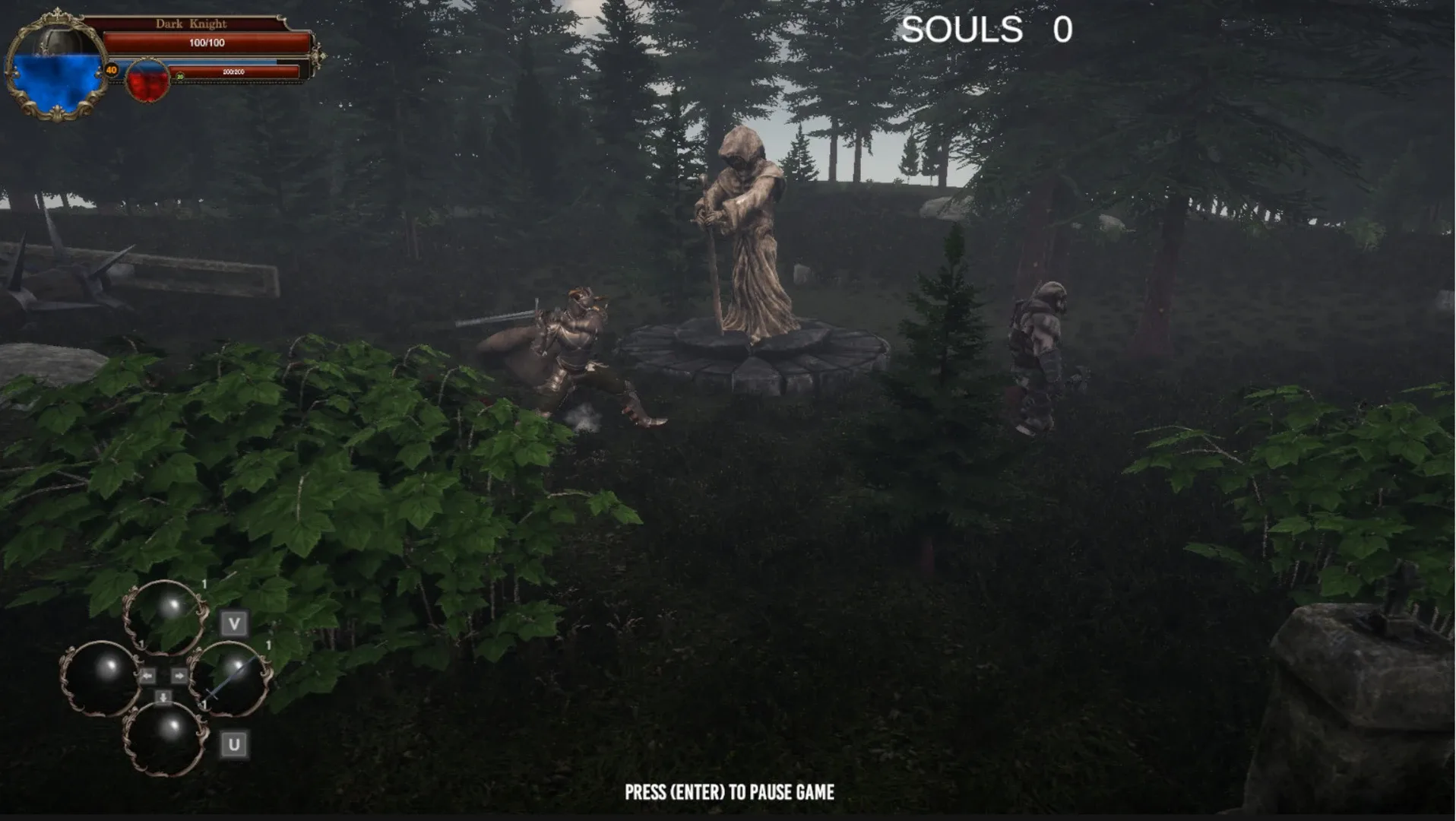
Task: Click the U keybind label below the sword slot
Action: tap(235, 743)
